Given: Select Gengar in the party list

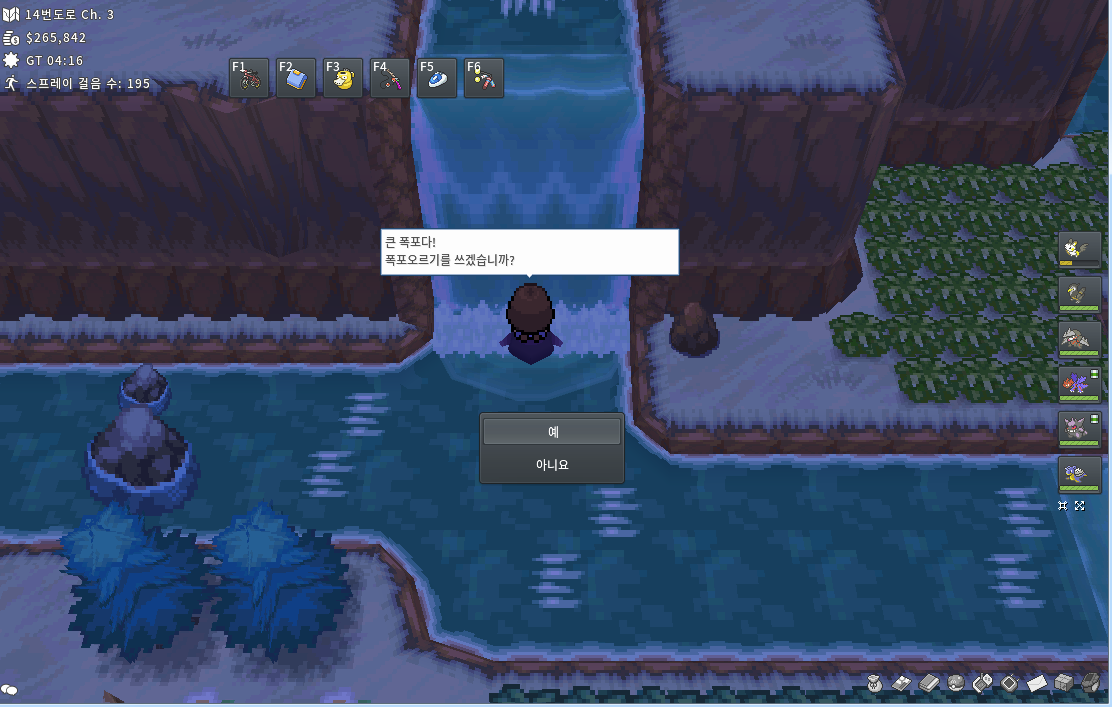Looking at the screenshot, I should click(x=1080, y=429).
